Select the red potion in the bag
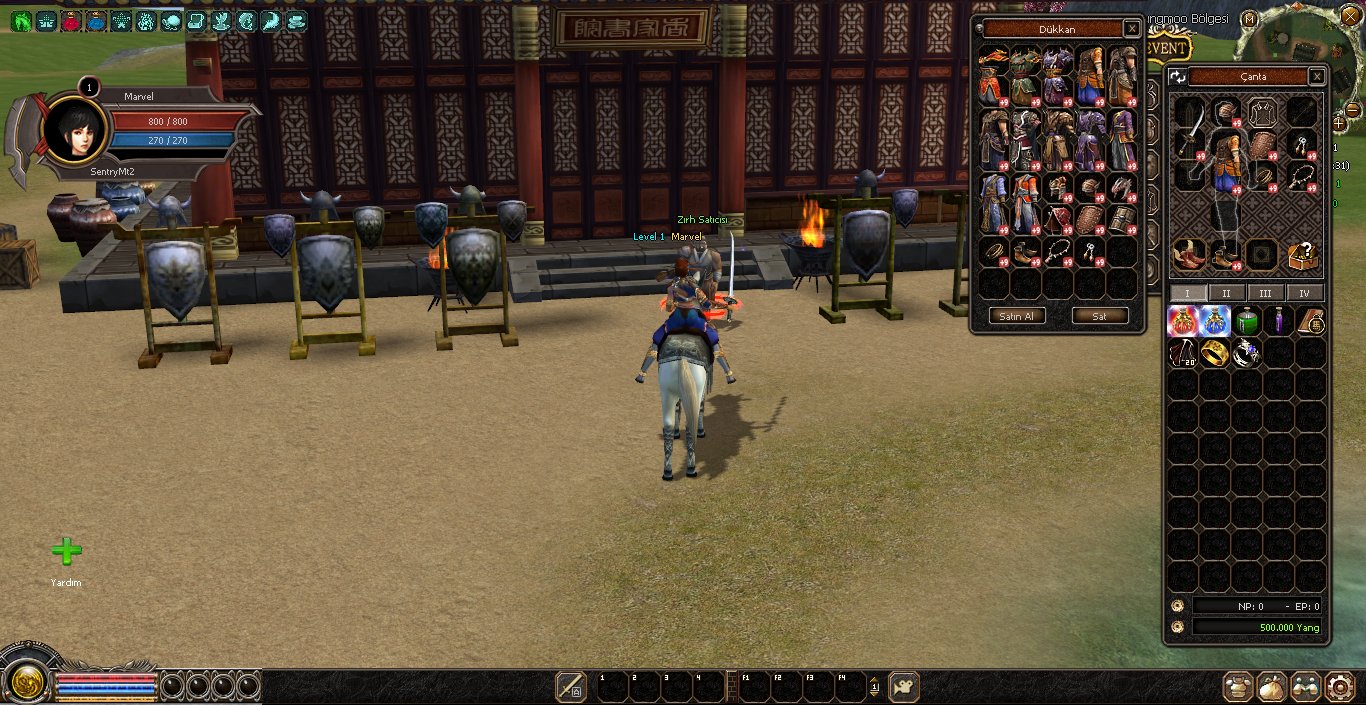 coord(1183,321)
